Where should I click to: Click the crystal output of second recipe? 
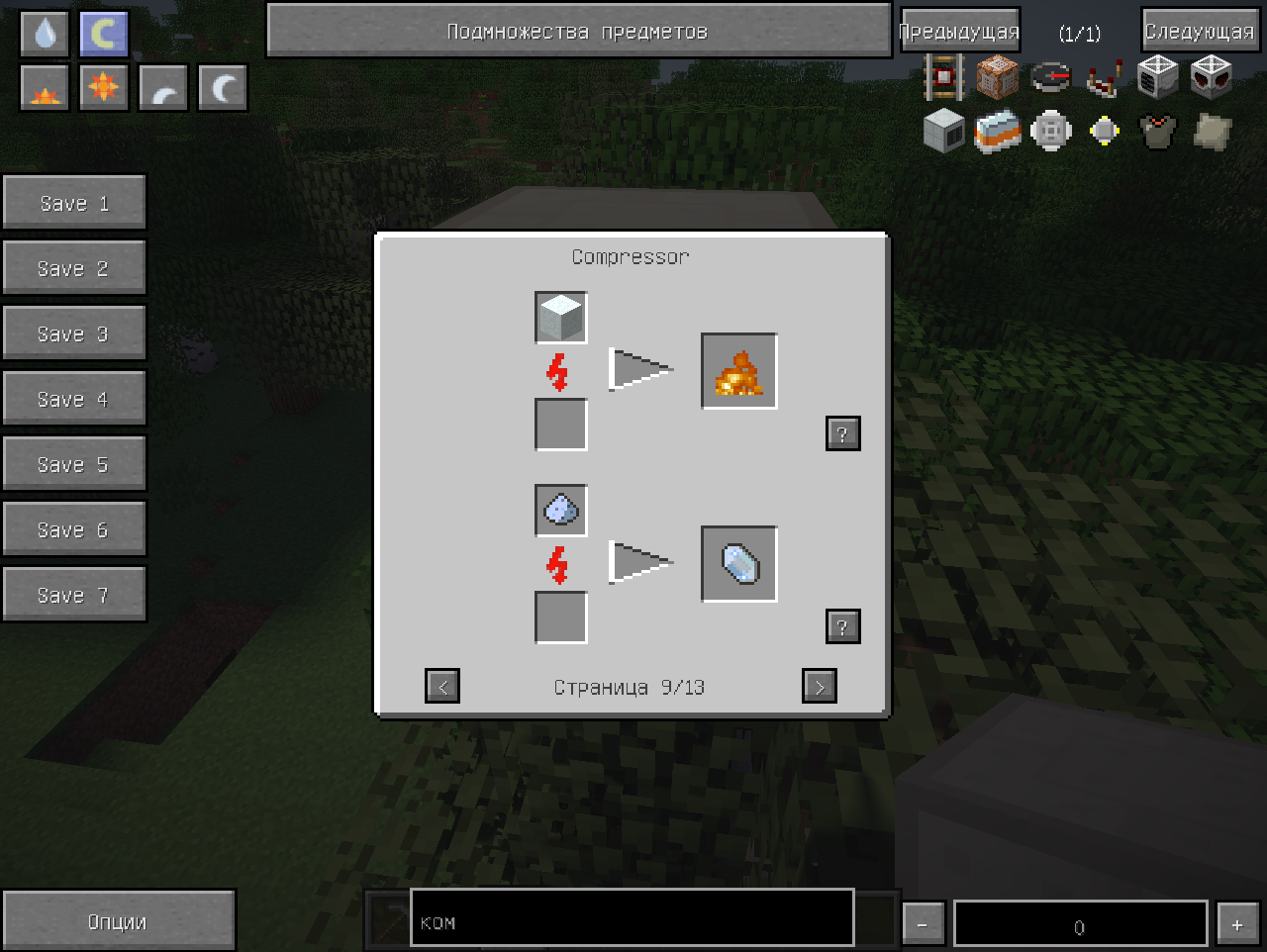pyautogui.click(x=739, y=565)
